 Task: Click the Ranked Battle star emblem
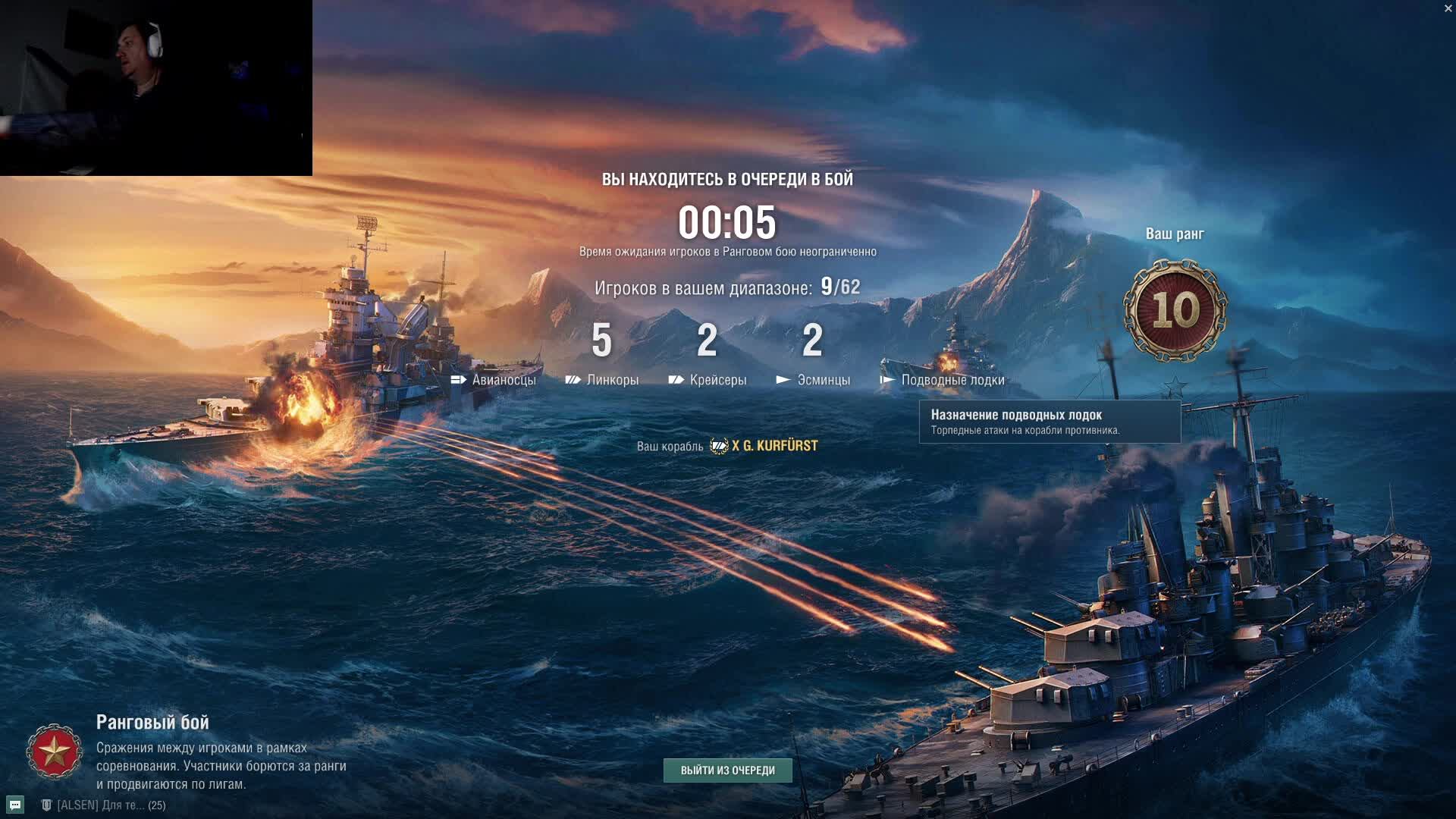(54, 752)
